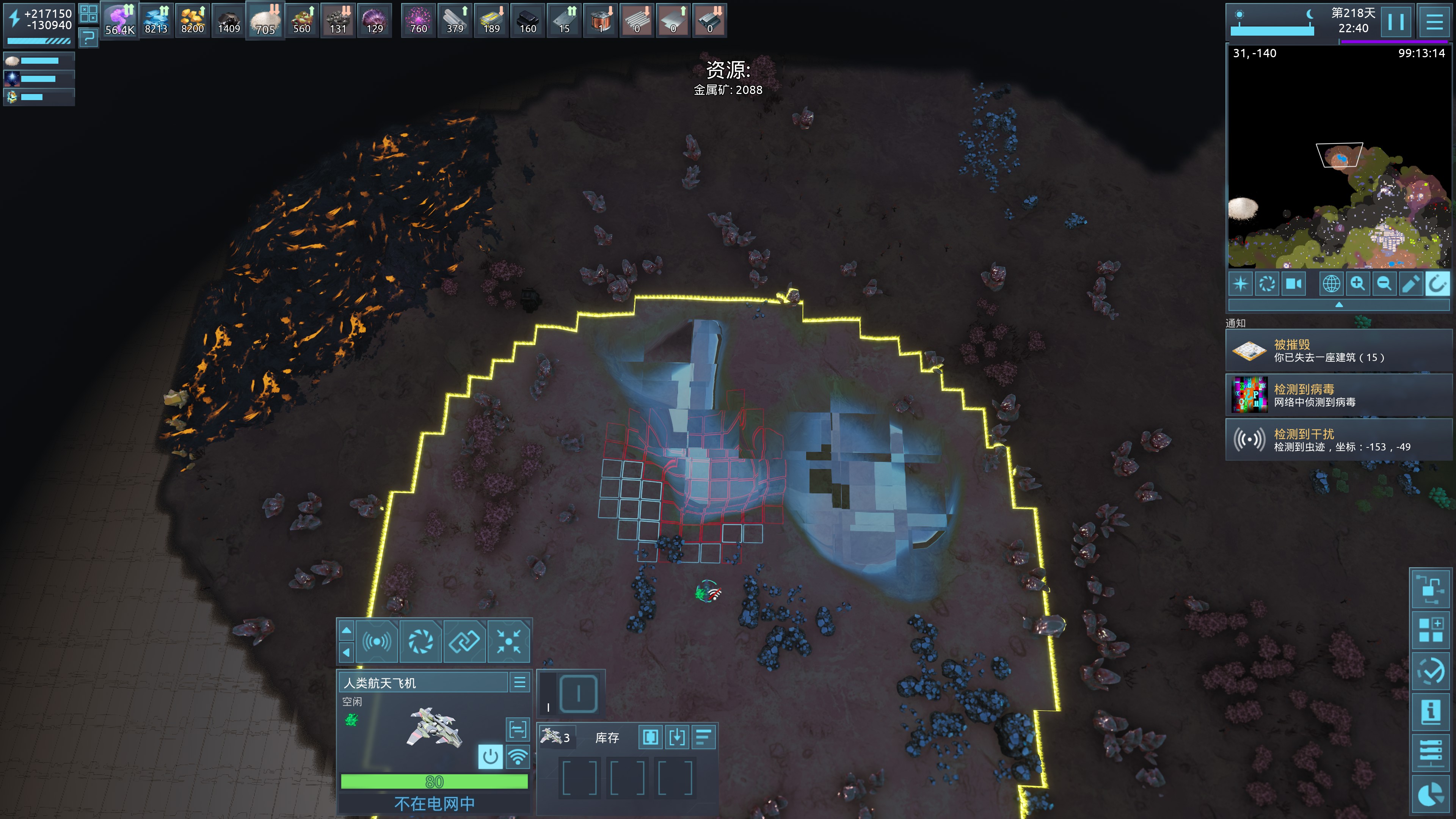This screenshot has width=1456, height=819.
Task: Click the Wi-Fi signal icon on unit panel
Action: (518, 756)
